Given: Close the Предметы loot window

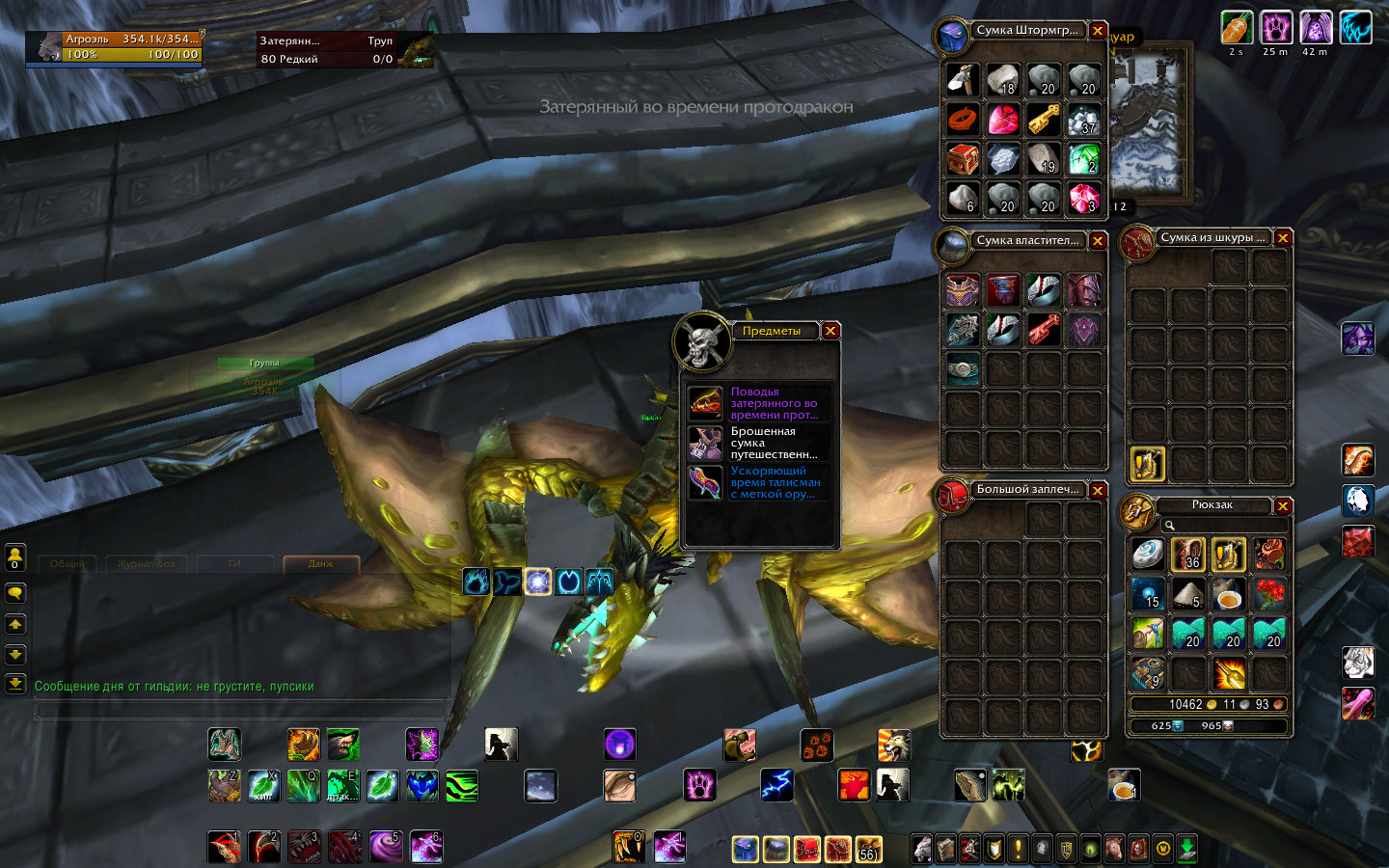Looking at the screenshot, I should pyautogui.click(x=831, y=331).
